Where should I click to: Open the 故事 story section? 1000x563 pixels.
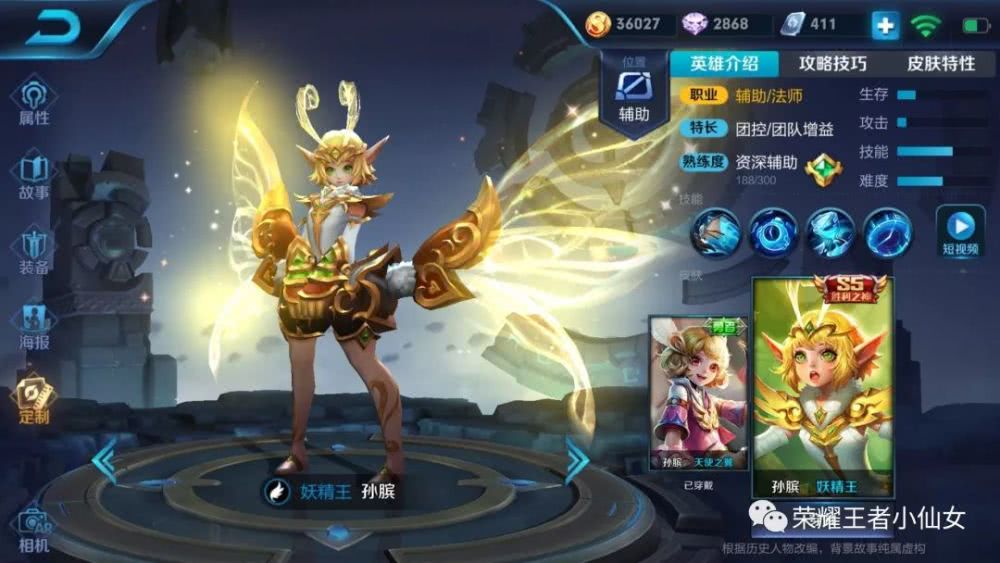(x=33, y=175)
